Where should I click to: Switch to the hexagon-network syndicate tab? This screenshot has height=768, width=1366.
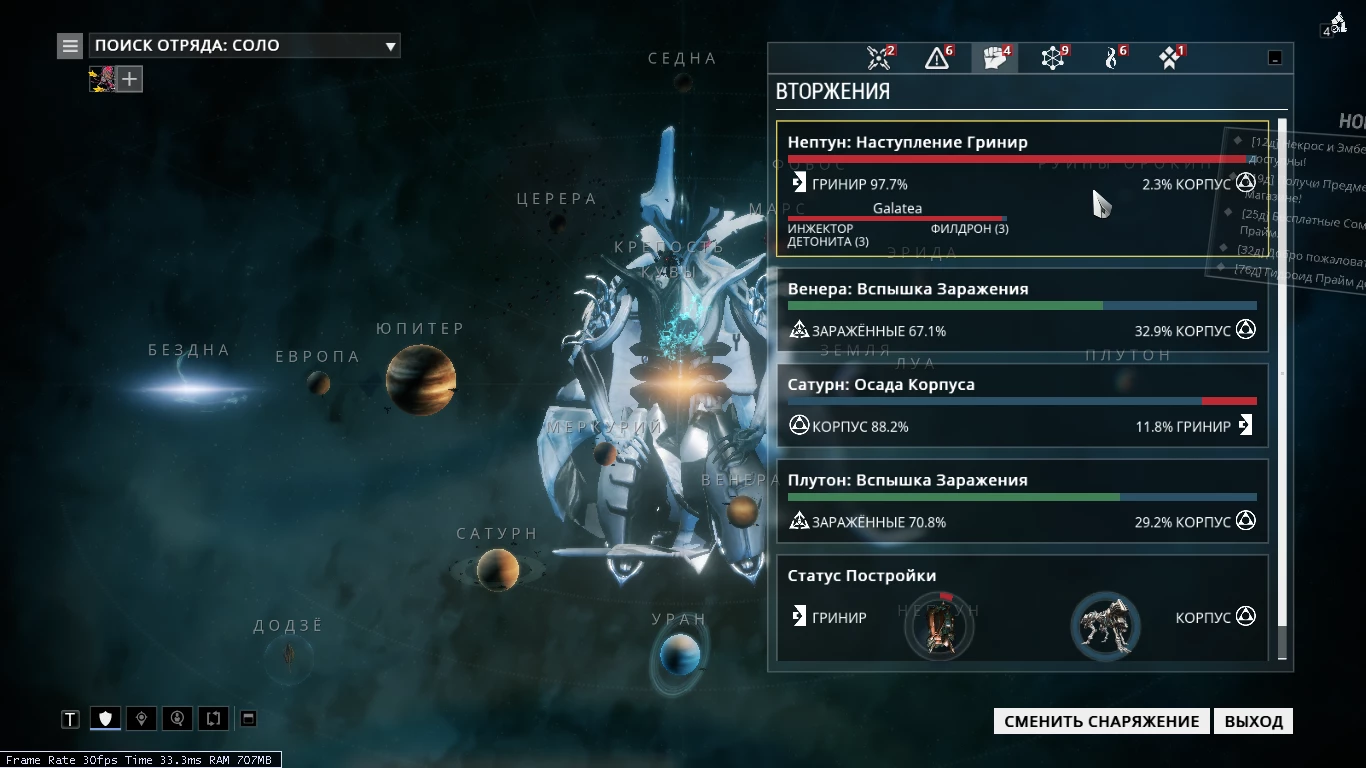(1053, 58)
